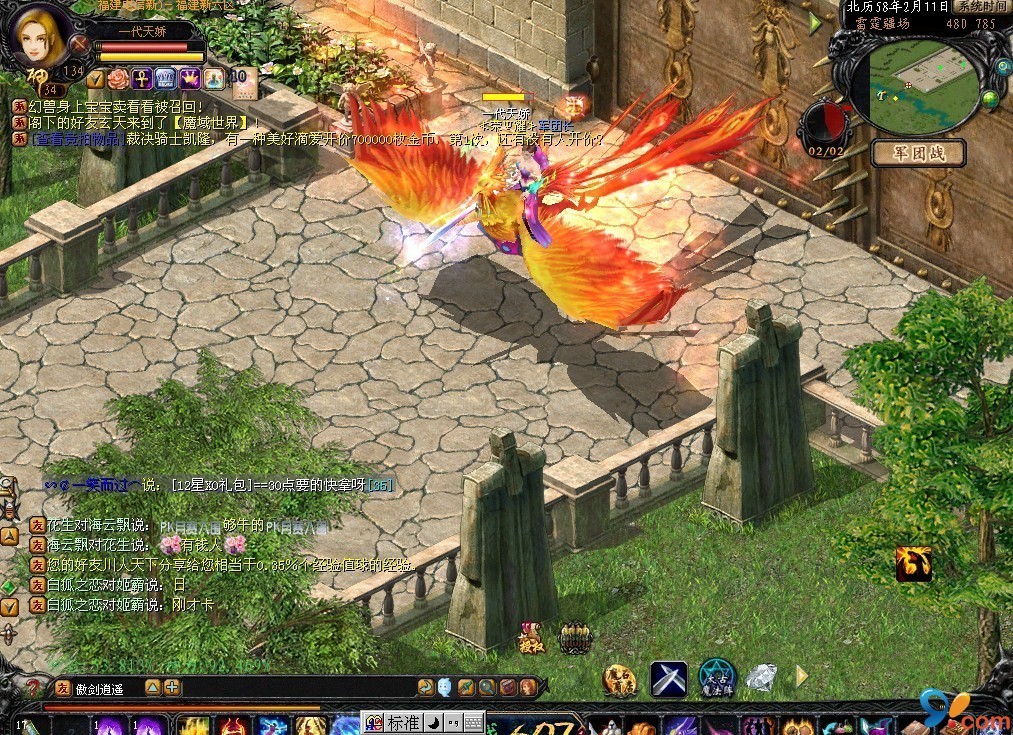Click the pink crown buff icon
The width and height of the screenshot is (1013, 735).
190,78
